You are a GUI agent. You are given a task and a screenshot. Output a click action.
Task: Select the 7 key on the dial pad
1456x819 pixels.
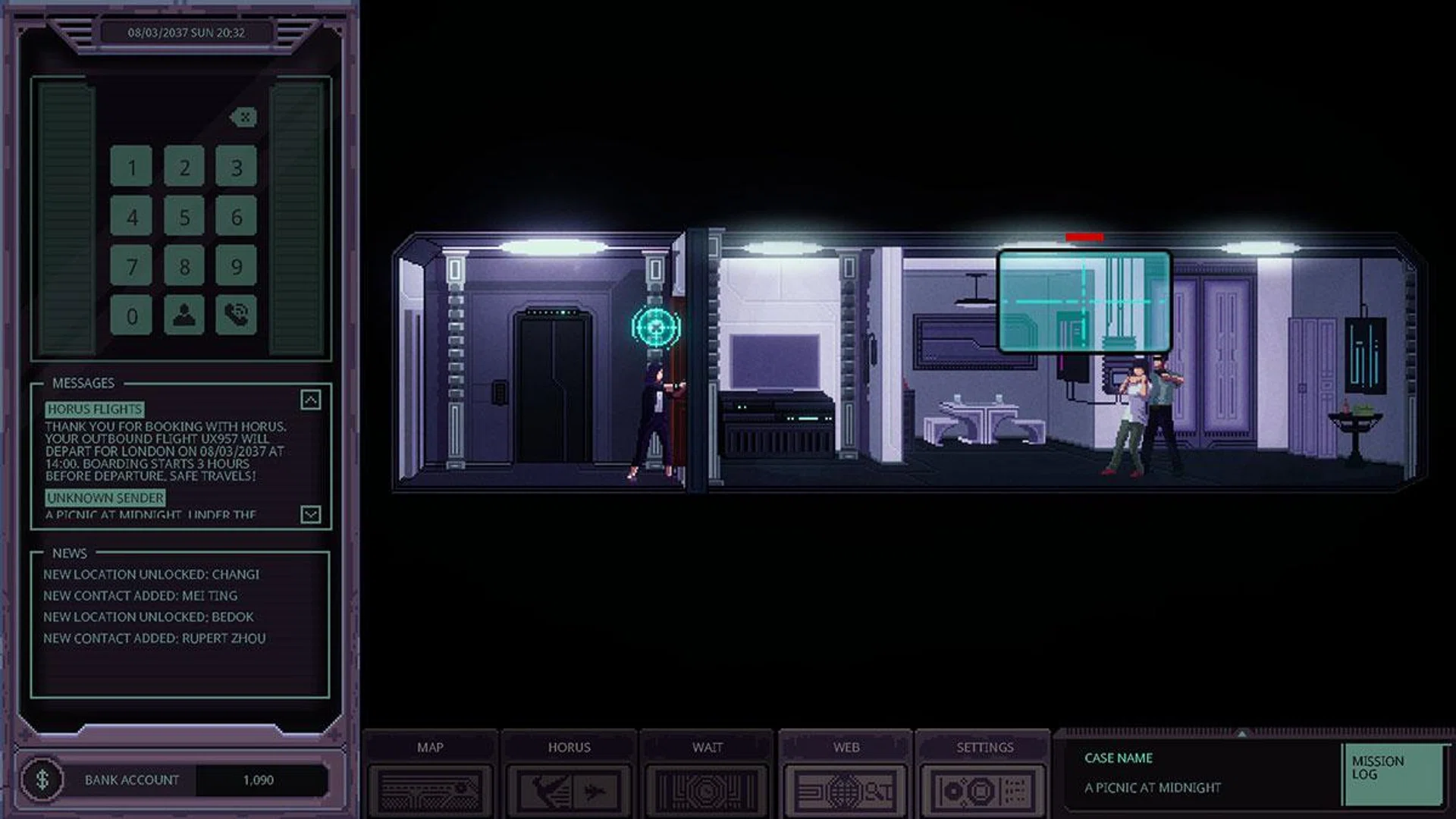pos(131,265)
